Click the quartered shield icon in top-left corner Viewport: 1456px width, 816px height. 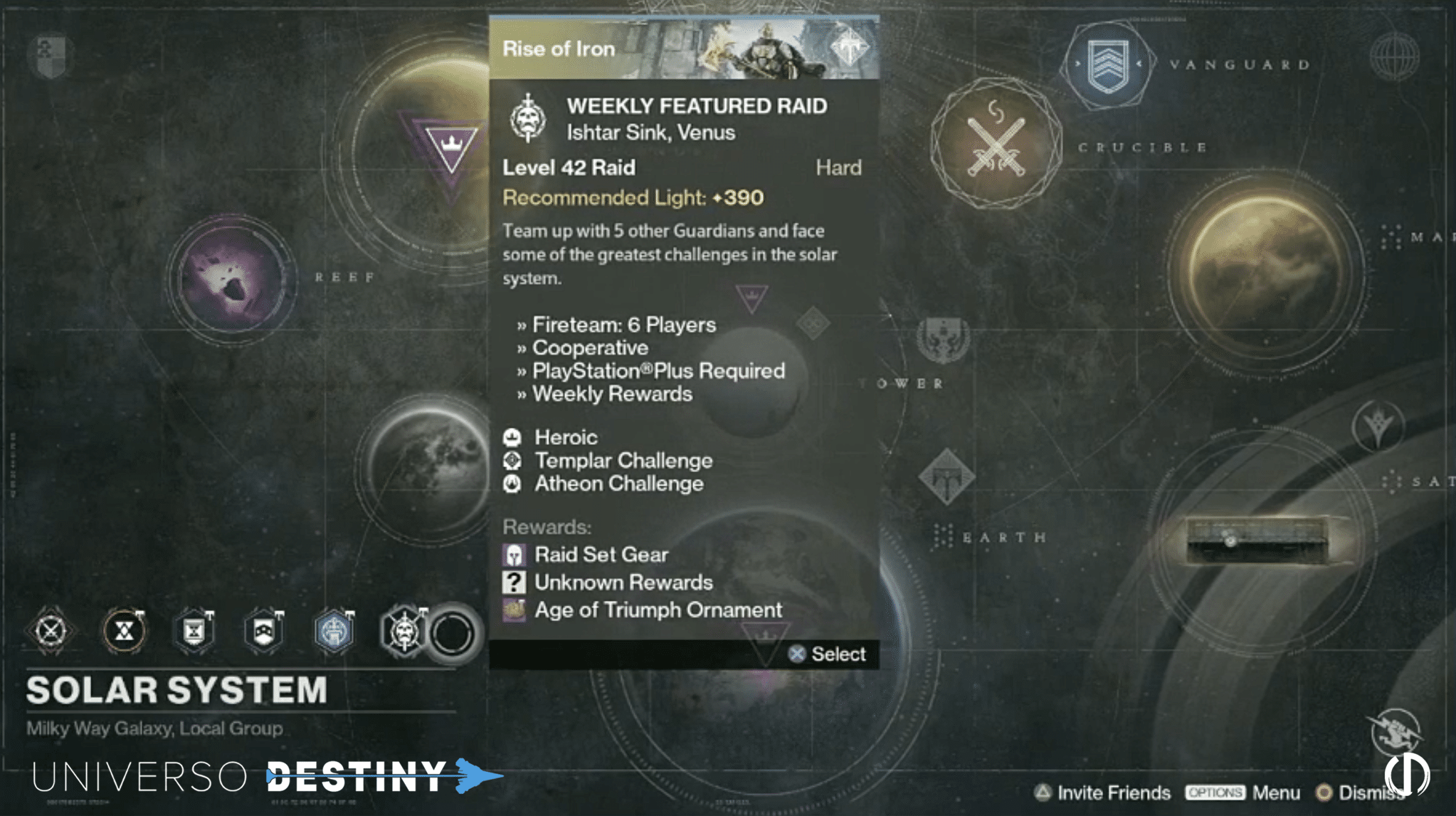coord(50,56)
